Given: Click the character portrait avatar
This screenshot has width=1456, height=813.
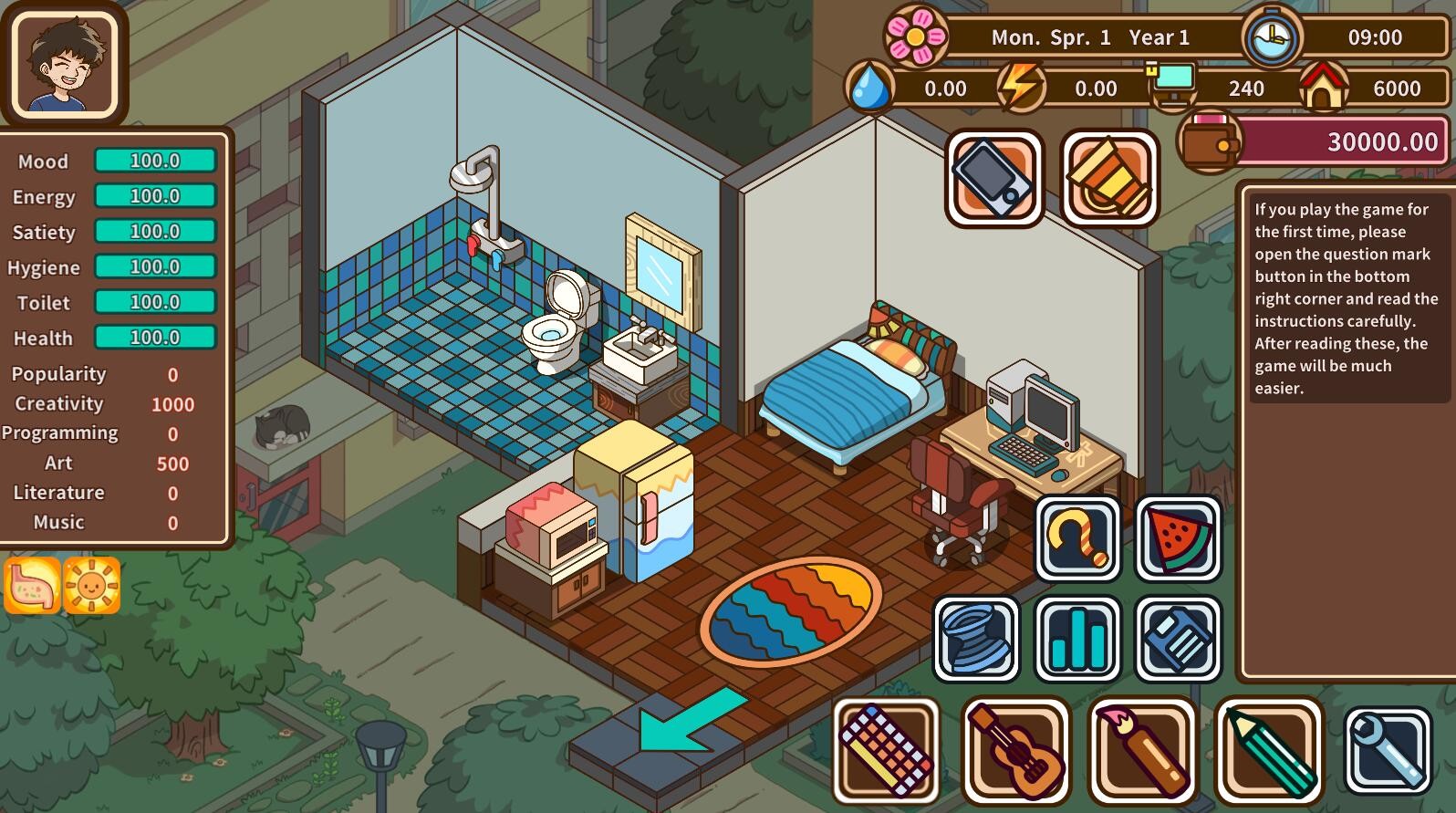Looking at the screenshot, I should point(64,62).
